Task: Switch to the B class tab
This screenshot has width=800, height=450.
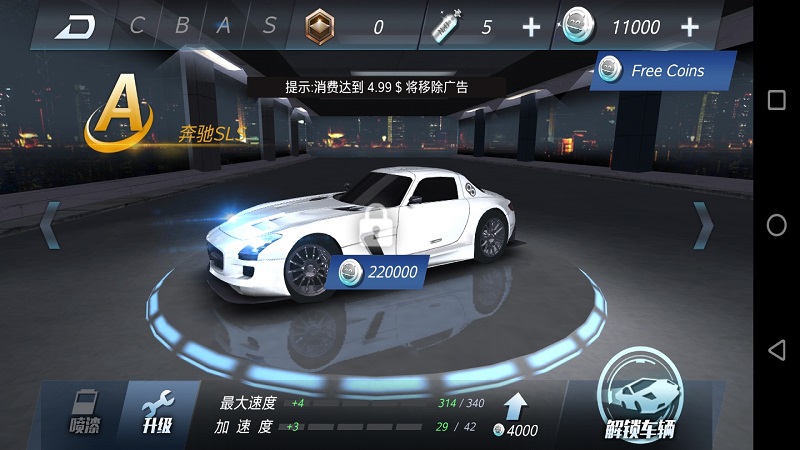Action: tap(181, 26)
